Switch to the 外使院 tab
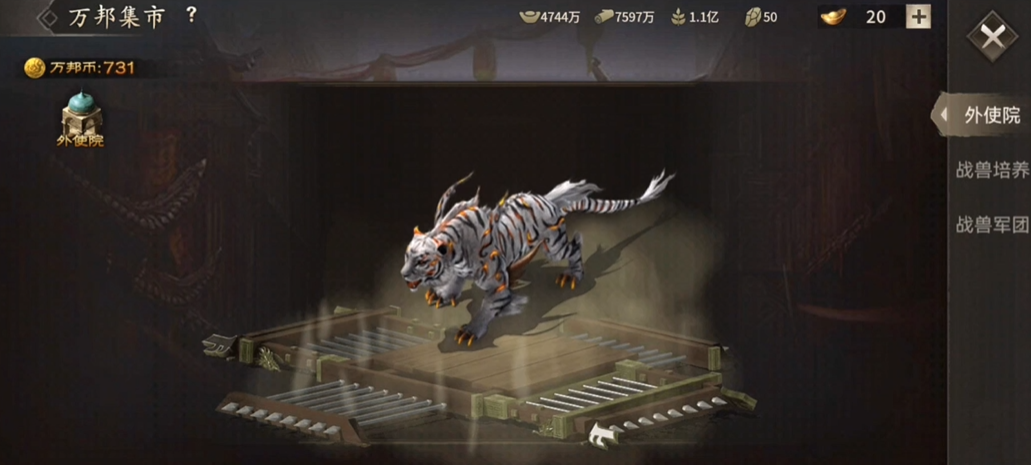The height and width of the screenshot is (465, 1031). (991, 115)
